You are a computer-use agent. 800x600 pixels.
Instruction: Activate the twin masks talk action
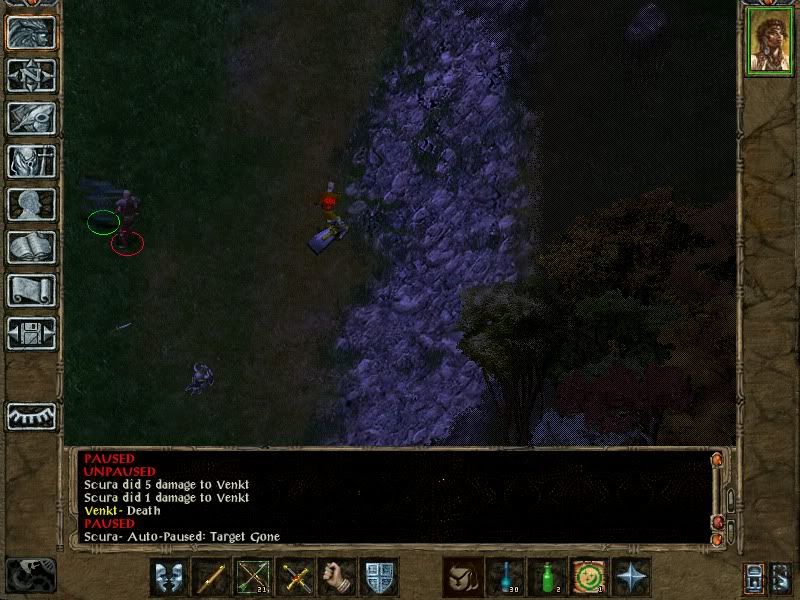tap(168, 577)
